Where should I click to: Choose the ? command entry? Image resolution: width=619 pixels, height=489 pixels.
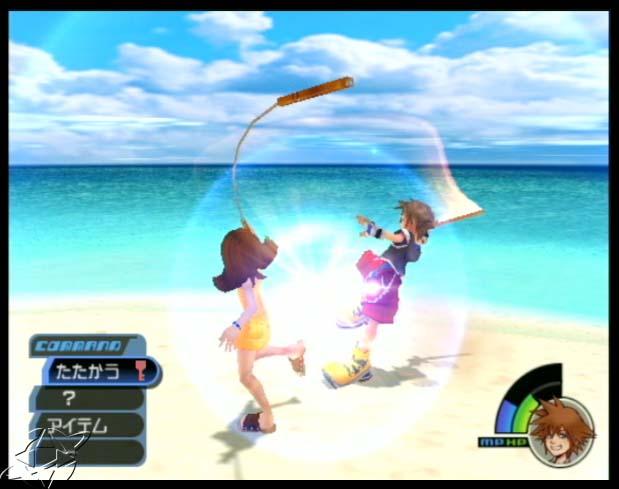[x=88, y=398]
